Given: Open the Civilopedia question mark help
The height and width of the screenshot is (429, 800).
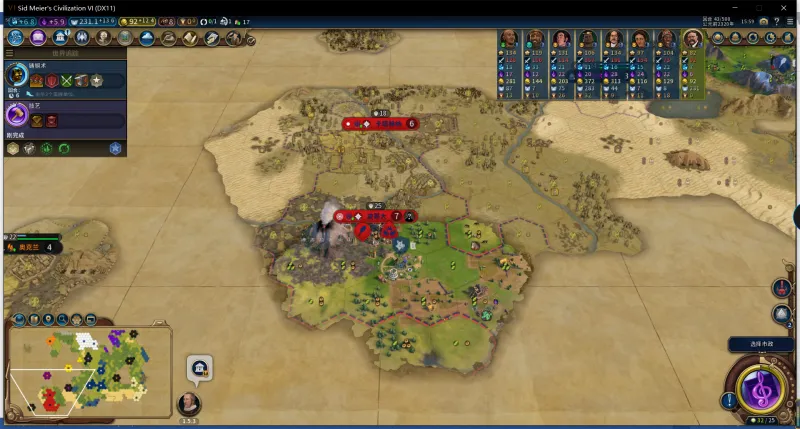Looking at the screenshot, I should [x=777, y=21].
